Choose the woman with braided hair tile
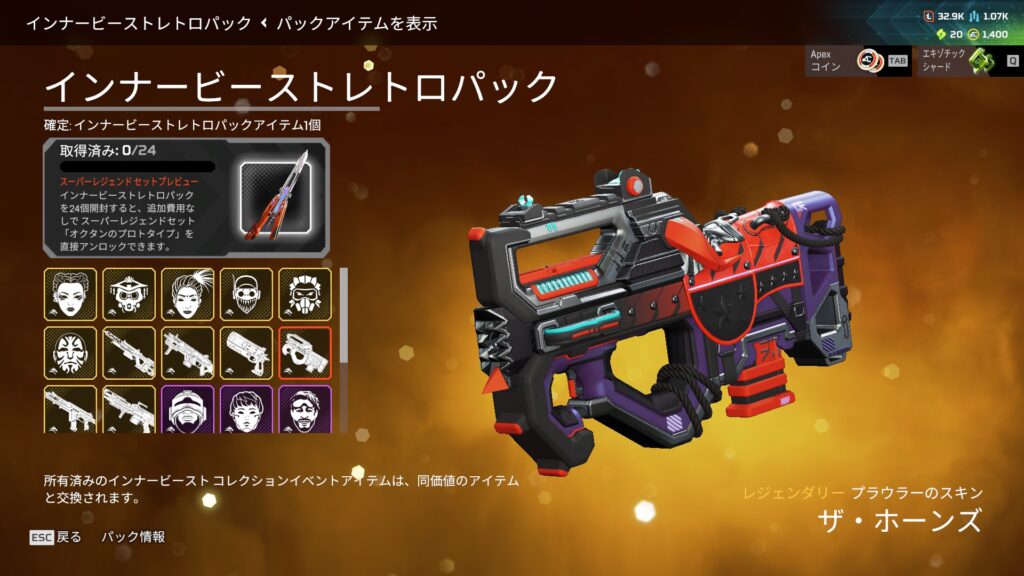 click(70, 294)
